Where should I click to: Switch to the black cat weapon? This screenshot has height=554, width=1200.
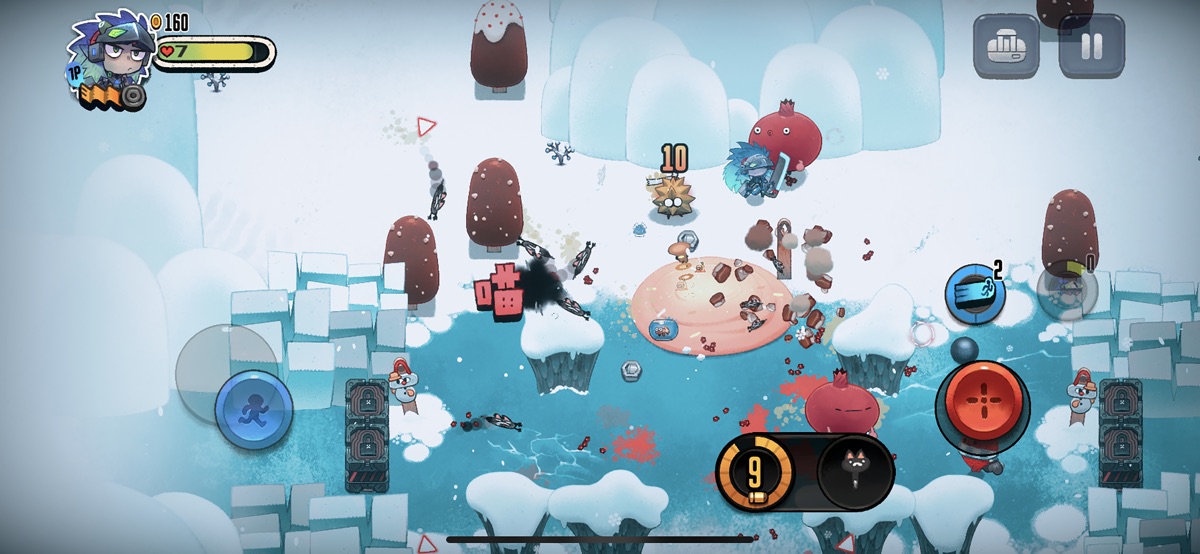coord(855,471)
